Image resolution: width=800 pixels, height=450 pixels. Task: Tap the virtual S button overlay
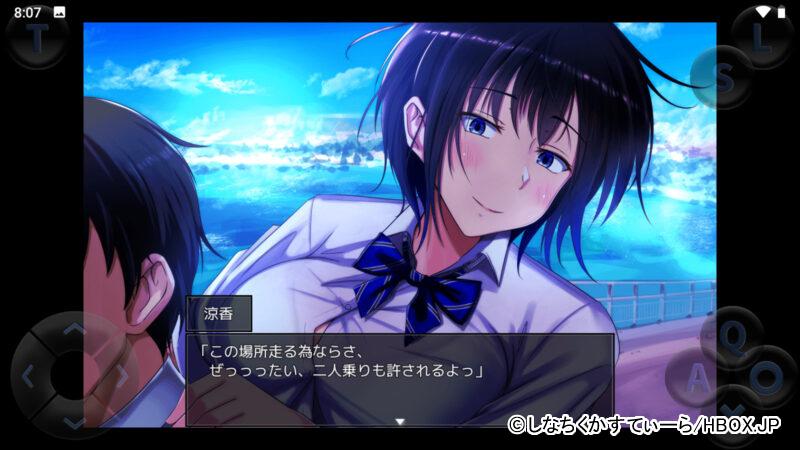[x=724, y=76]
